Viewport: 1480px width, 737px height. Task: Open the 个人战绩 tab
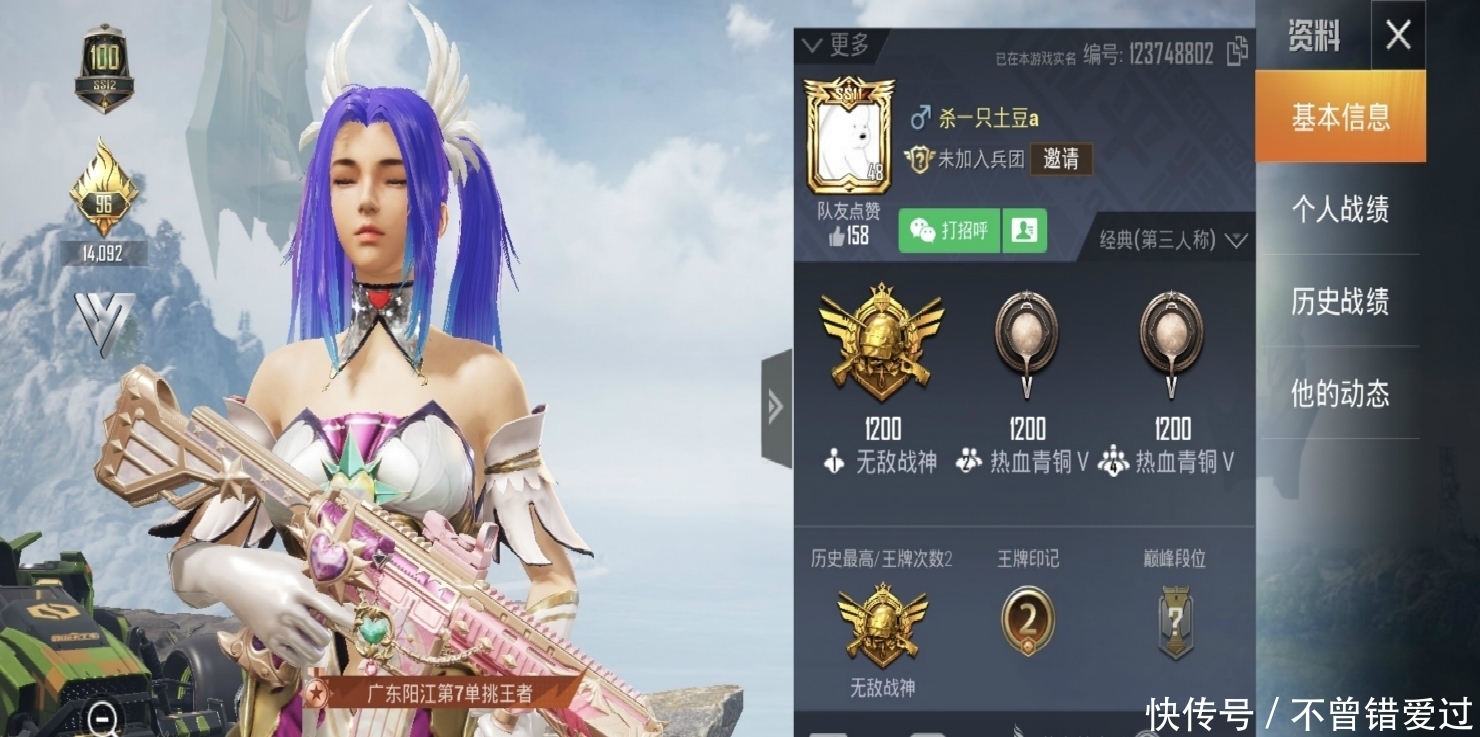[x=1340, y=209]
